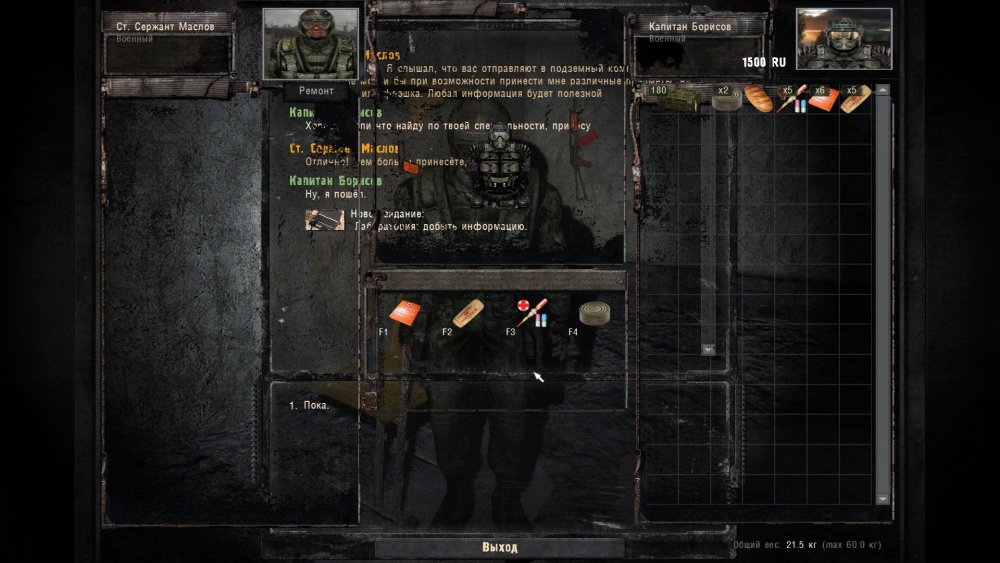Select the syringe and pills stack in inventory
The image size is (1000, 563).
point(792,98)
